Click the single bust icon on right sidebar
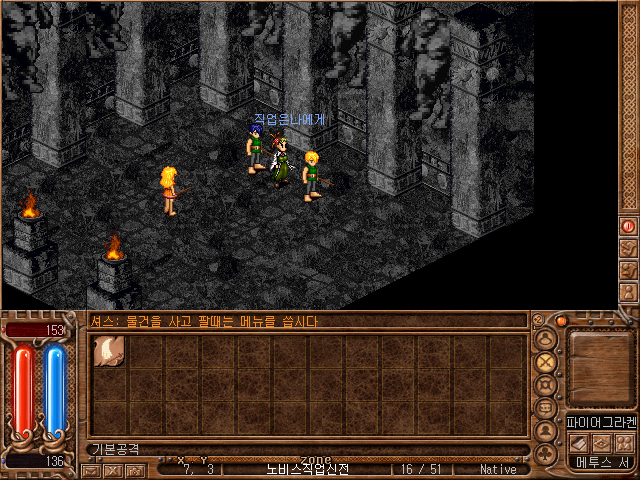This screenshot has height=480, width=640. pos(629,292)
